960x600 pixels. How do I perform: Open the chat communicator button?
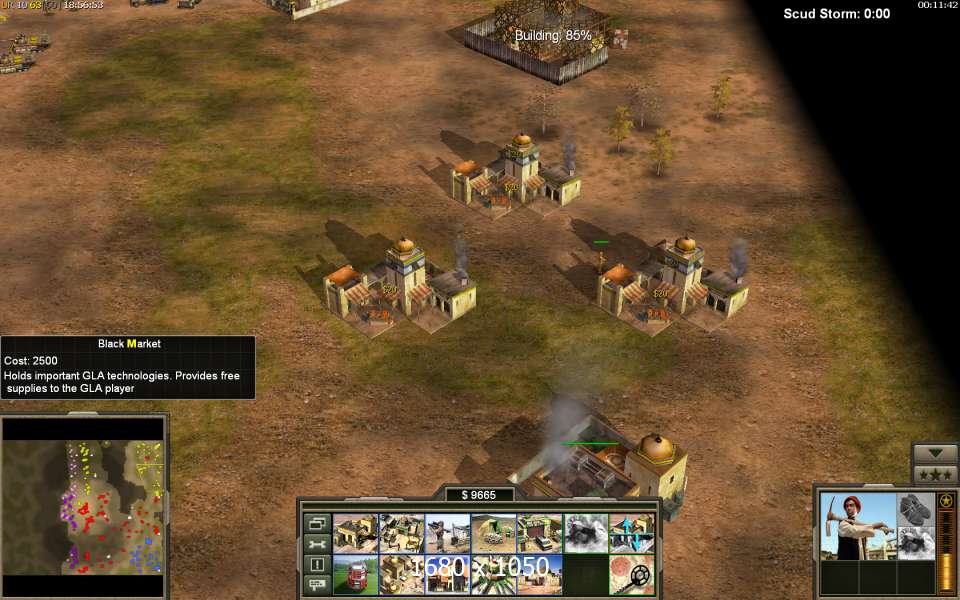(x=317, y=585)
